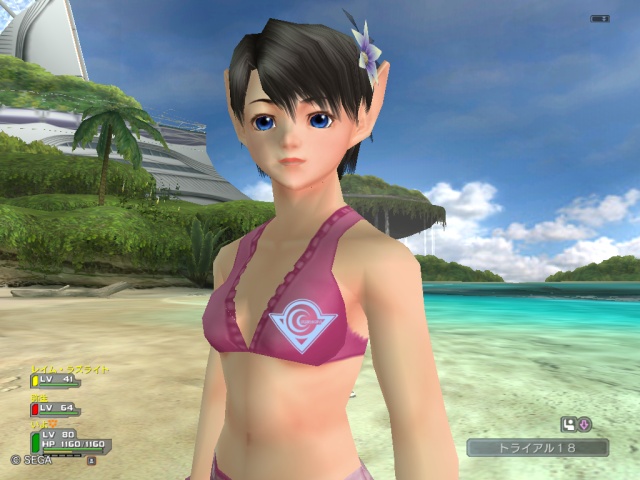Select the level 64 party member panel
Viewport: 640px width, 480px height.
[55, 408]
